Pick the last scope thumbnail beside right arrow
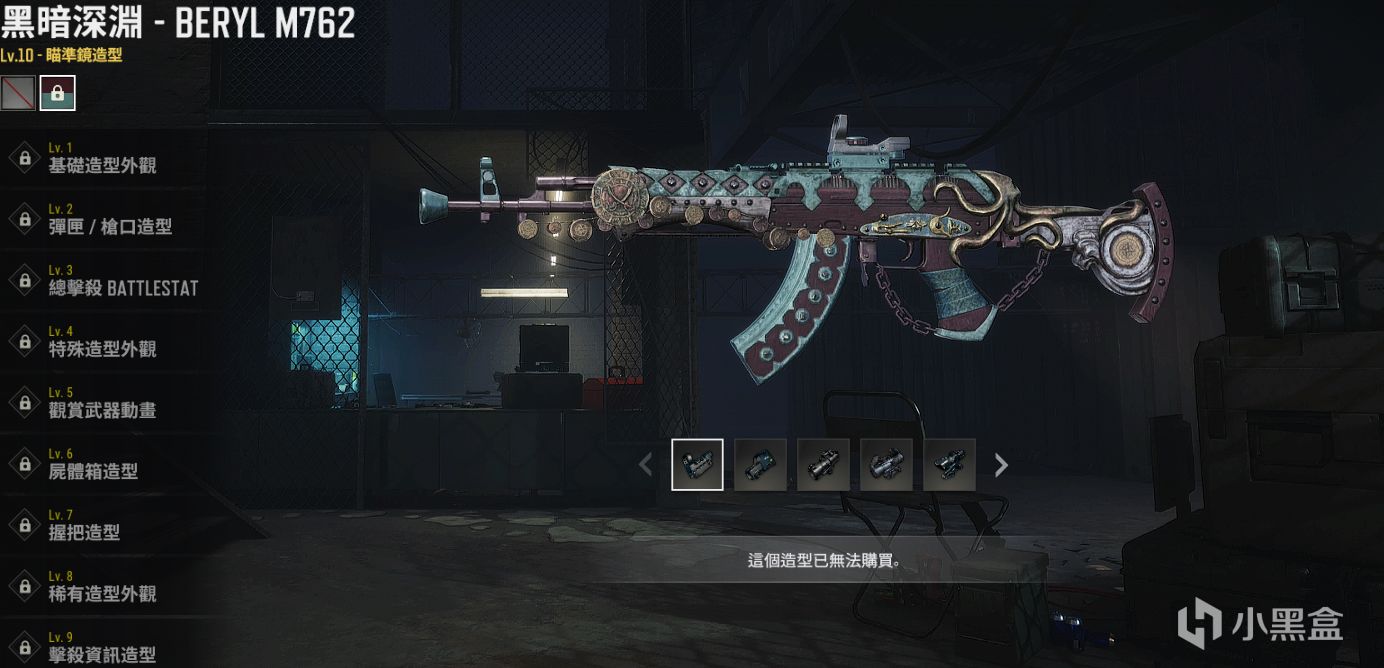 coord(949,464)
